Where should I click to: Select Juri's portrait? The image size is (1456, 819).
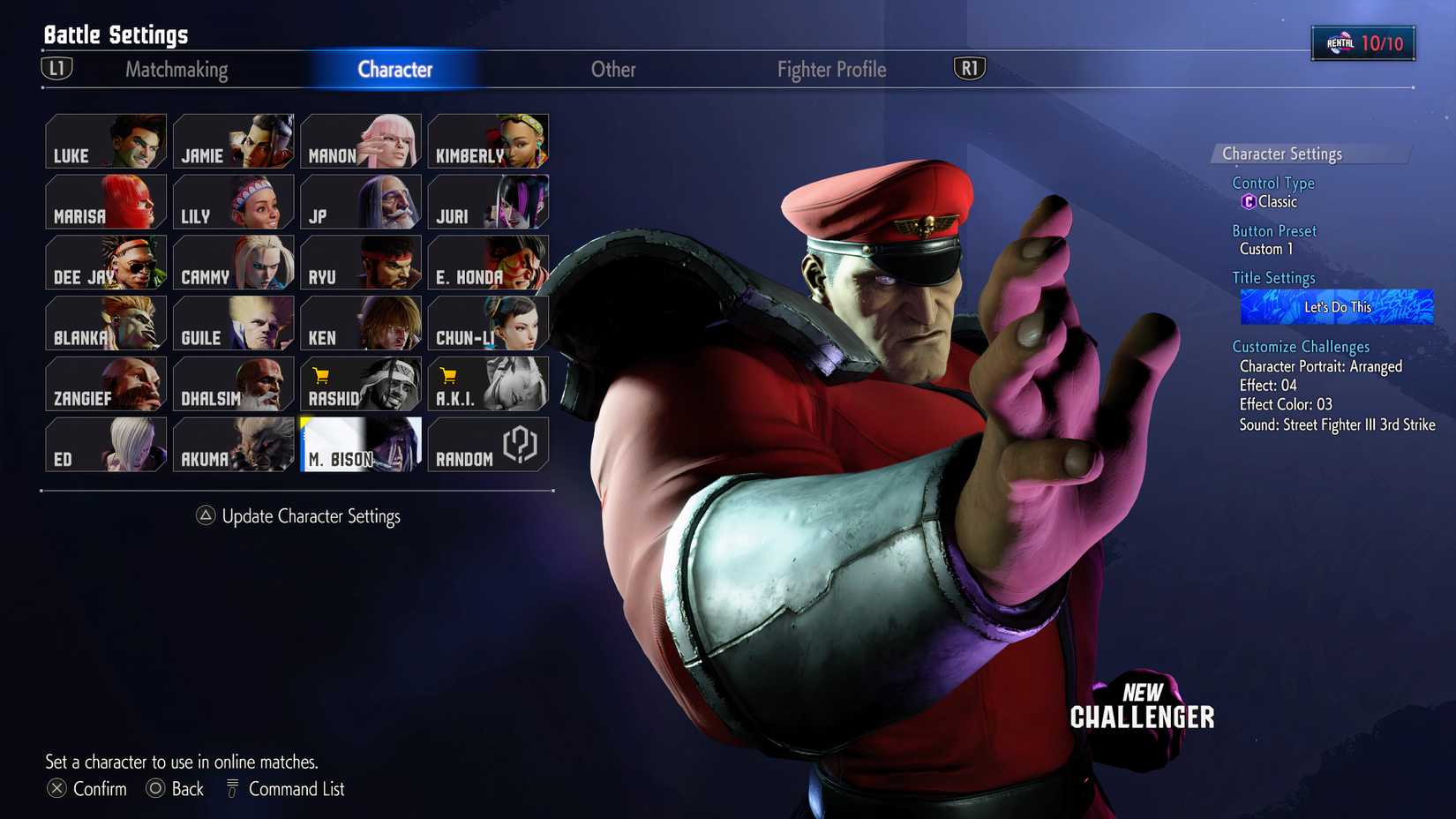pos(488,202)
